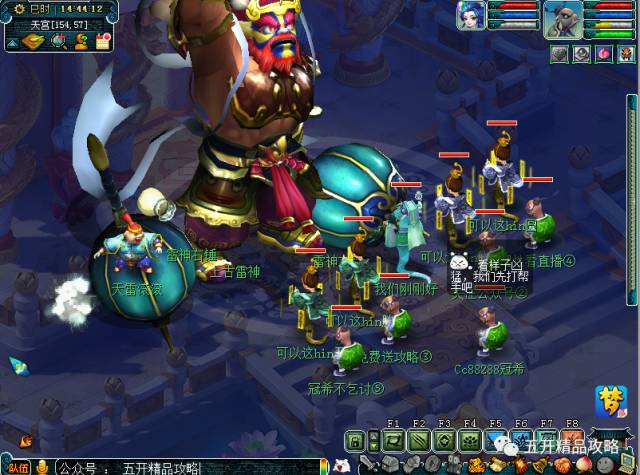Open the computer system menu icon
Screen dimensions: 640x475
point(628,464)
